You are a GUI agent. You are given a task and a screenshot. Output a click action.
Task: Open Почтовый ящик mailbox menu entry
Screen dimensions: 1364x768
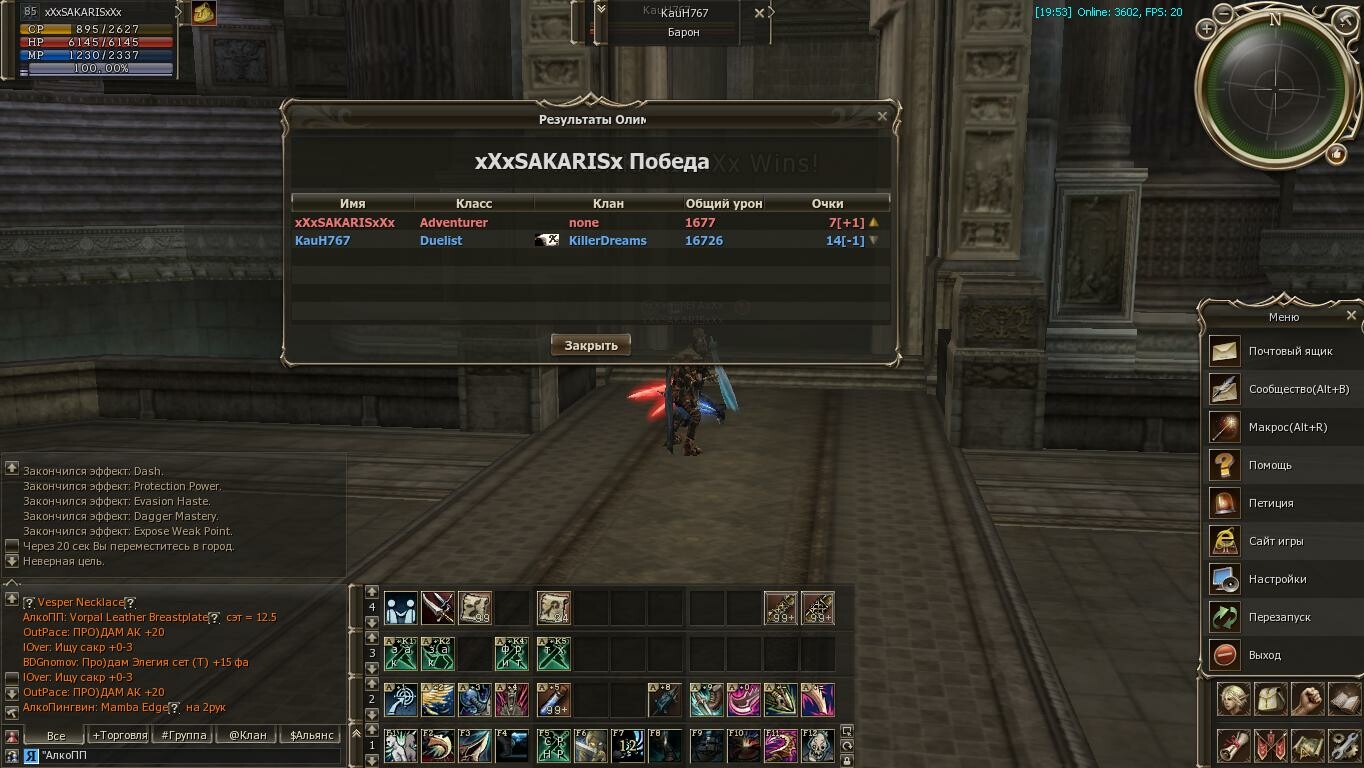pyautogui.click(x=1290, y=351)
